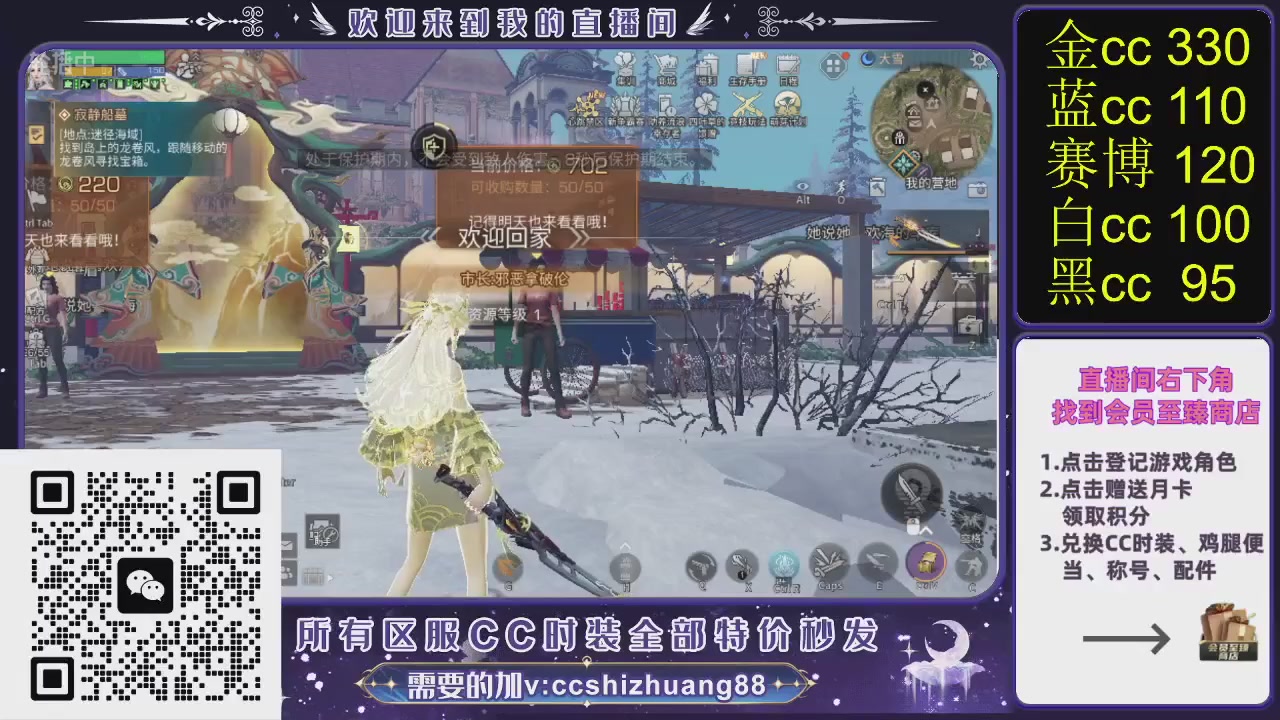This screenshot has height=720, width=1280.
Task: Tap the hammer crafting icon below the minimap
Action: [x=878, y=189]
